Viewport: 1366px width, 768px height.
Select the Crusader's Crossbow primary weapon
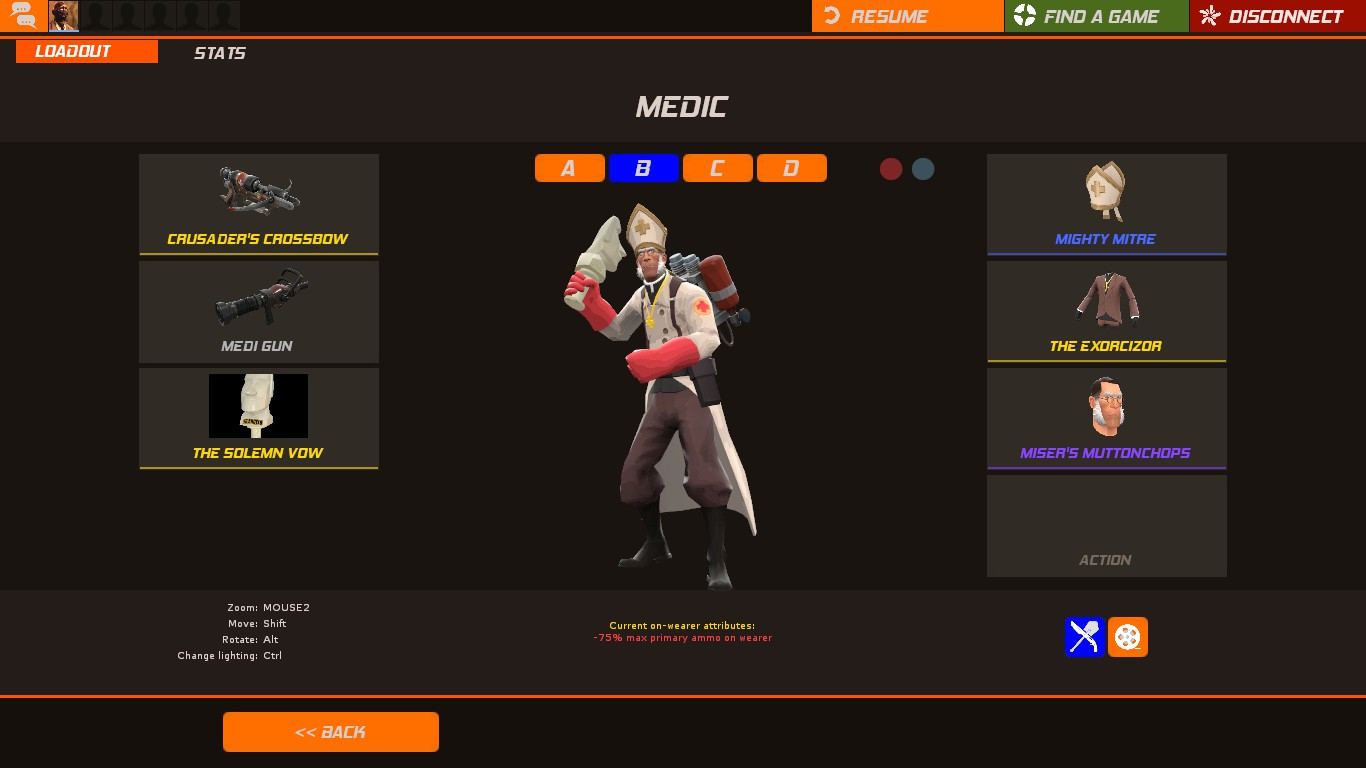(259, 204)
